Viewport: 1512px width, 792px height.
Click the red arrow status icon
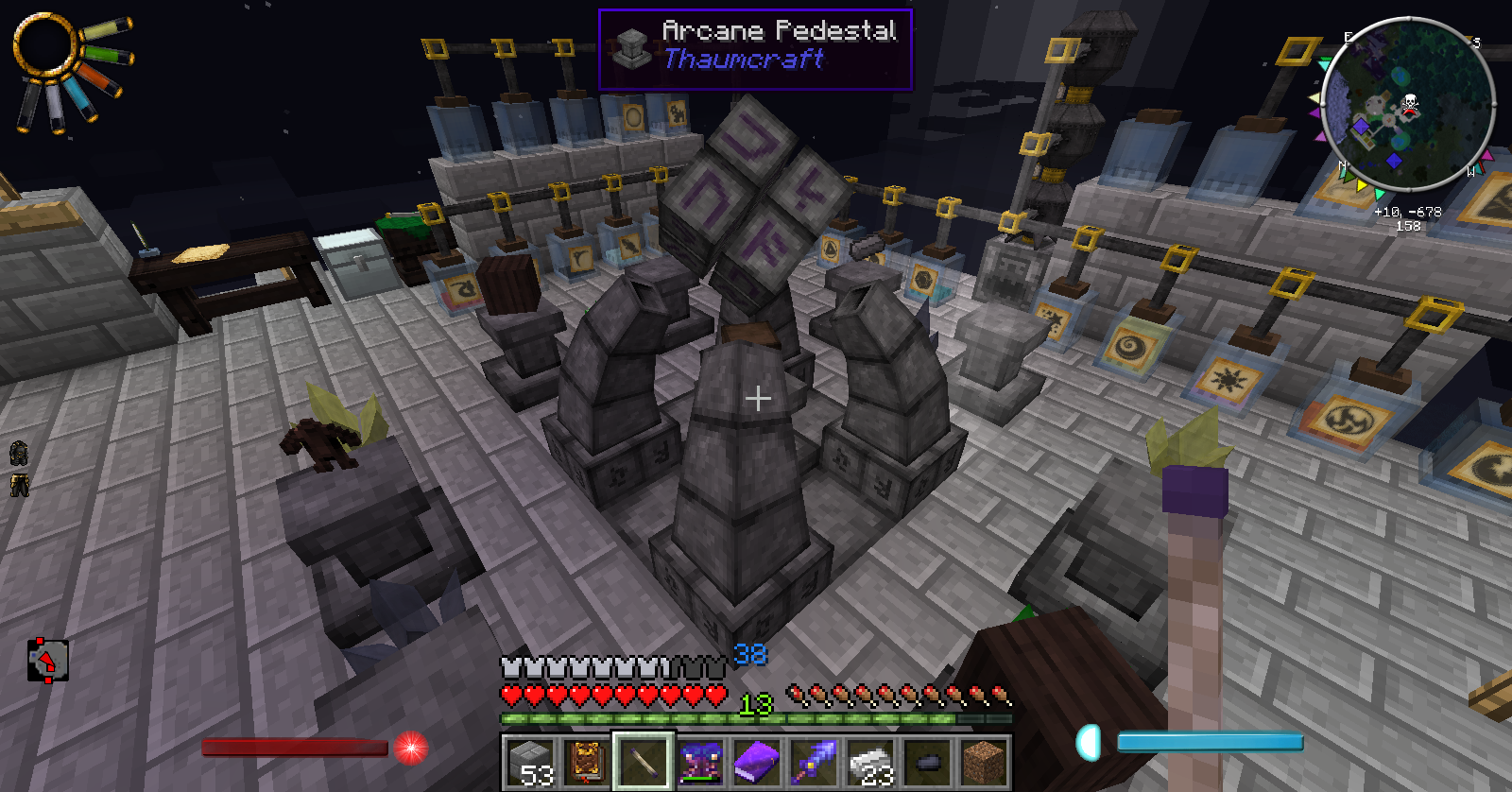47,661
